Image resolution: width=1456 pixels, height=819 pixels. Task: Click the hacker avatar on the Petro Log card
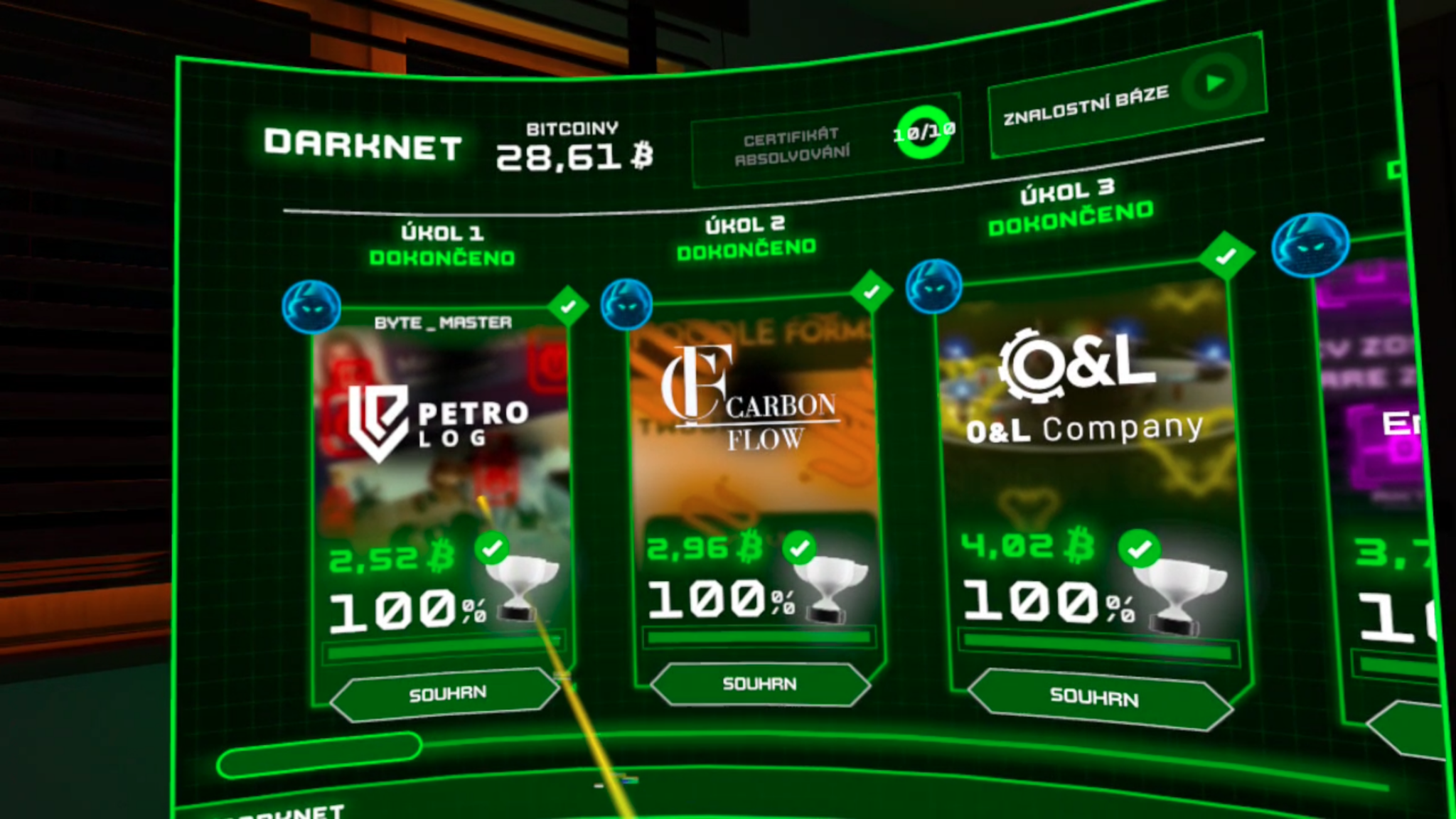click(x=311, y=307)
